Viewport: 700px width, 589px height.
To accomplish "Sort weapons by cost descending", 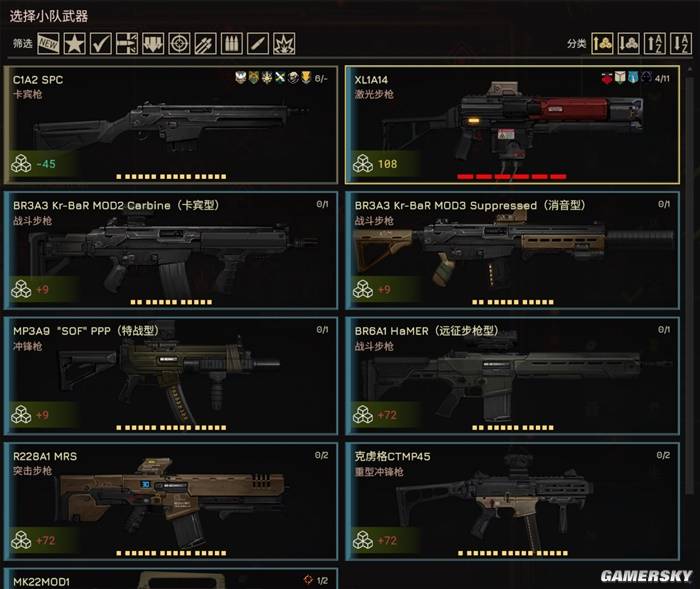I will click(x=629, y=43).
